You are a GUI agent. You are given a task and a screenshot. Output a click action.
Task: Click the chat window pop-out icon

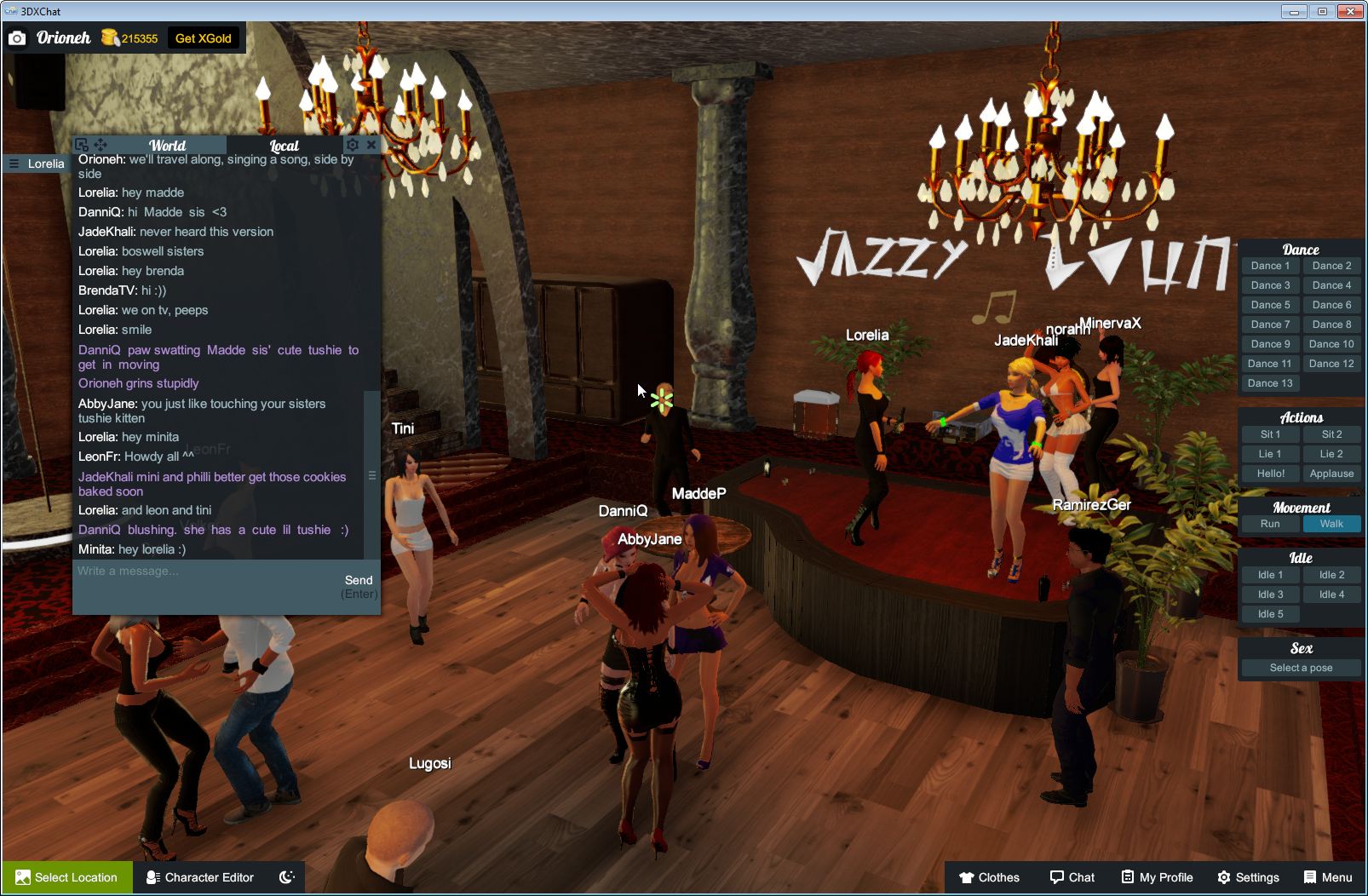tap(82, 145)
